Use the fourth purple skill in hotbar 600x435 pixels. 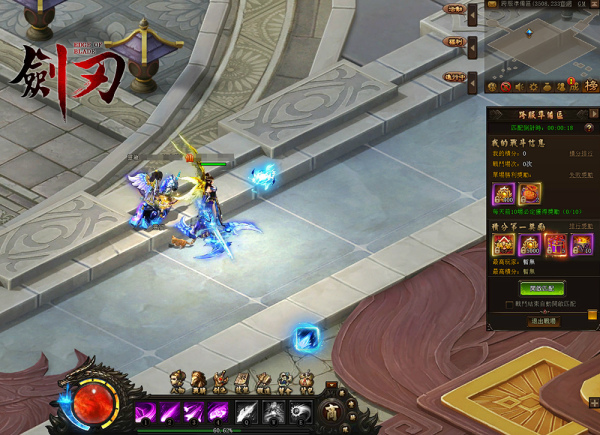point(217,411)
